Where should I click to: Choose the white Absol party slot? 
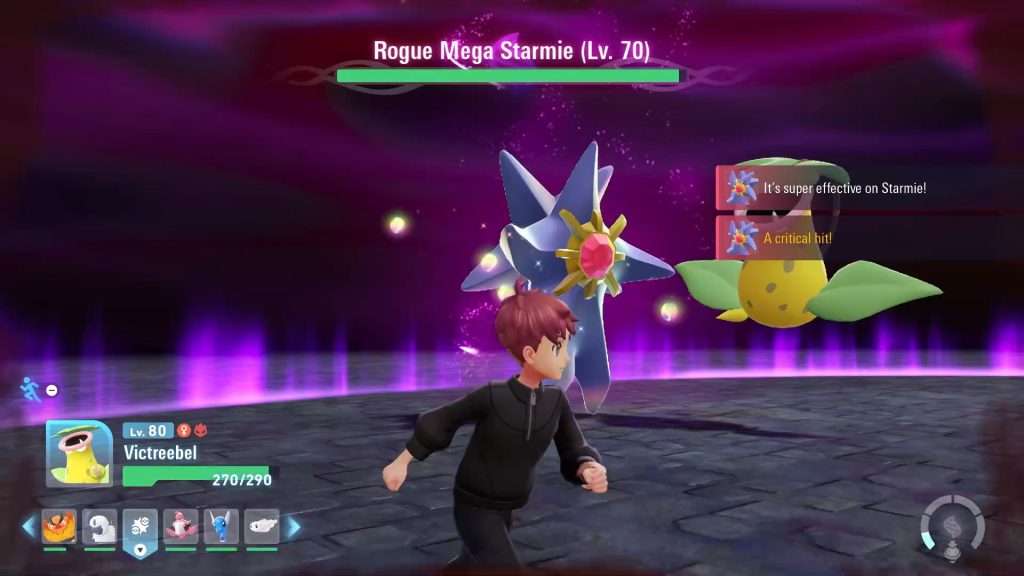point(100,526)
